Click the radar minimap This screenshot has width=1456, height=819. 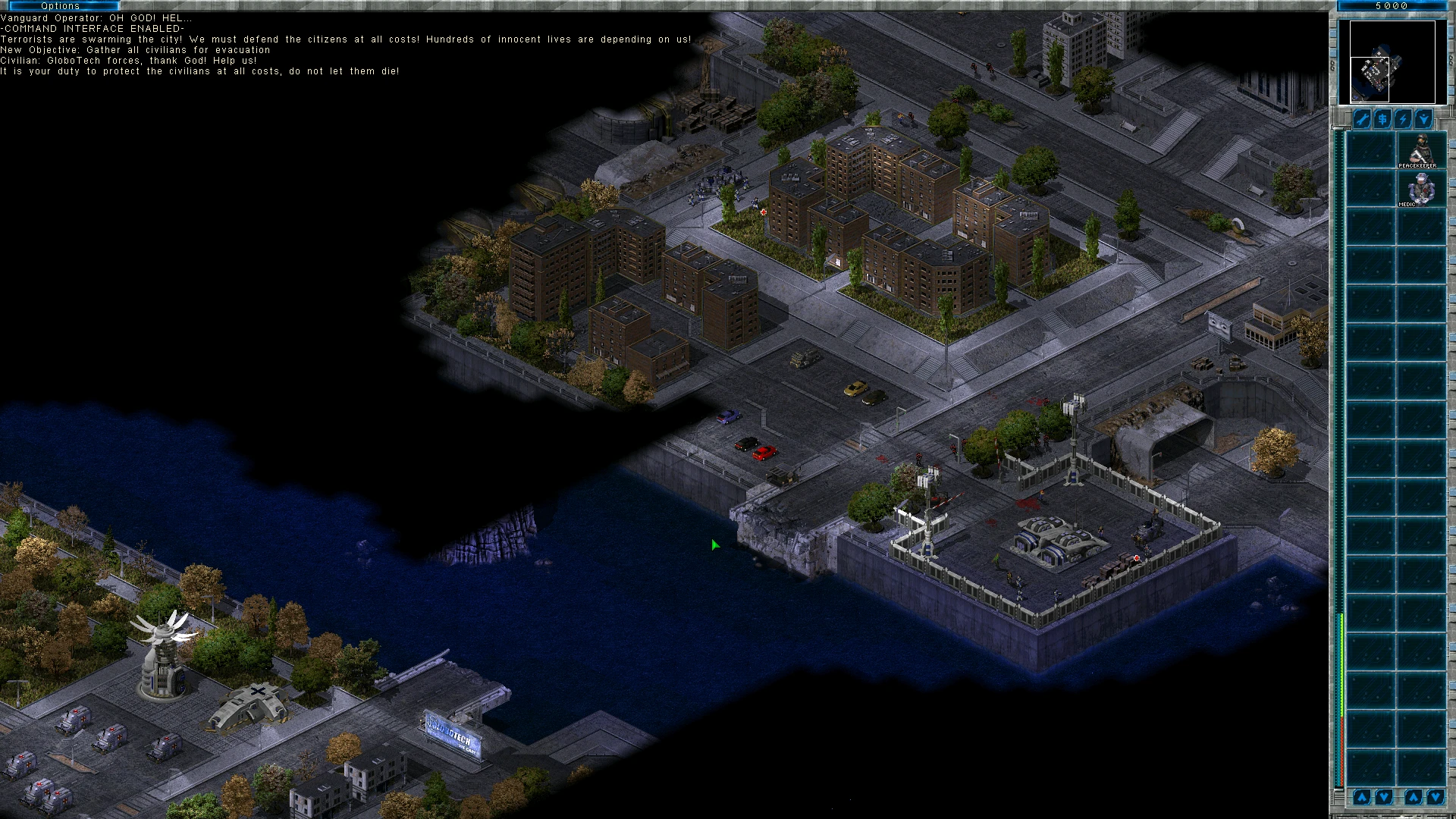(1387, 62)
